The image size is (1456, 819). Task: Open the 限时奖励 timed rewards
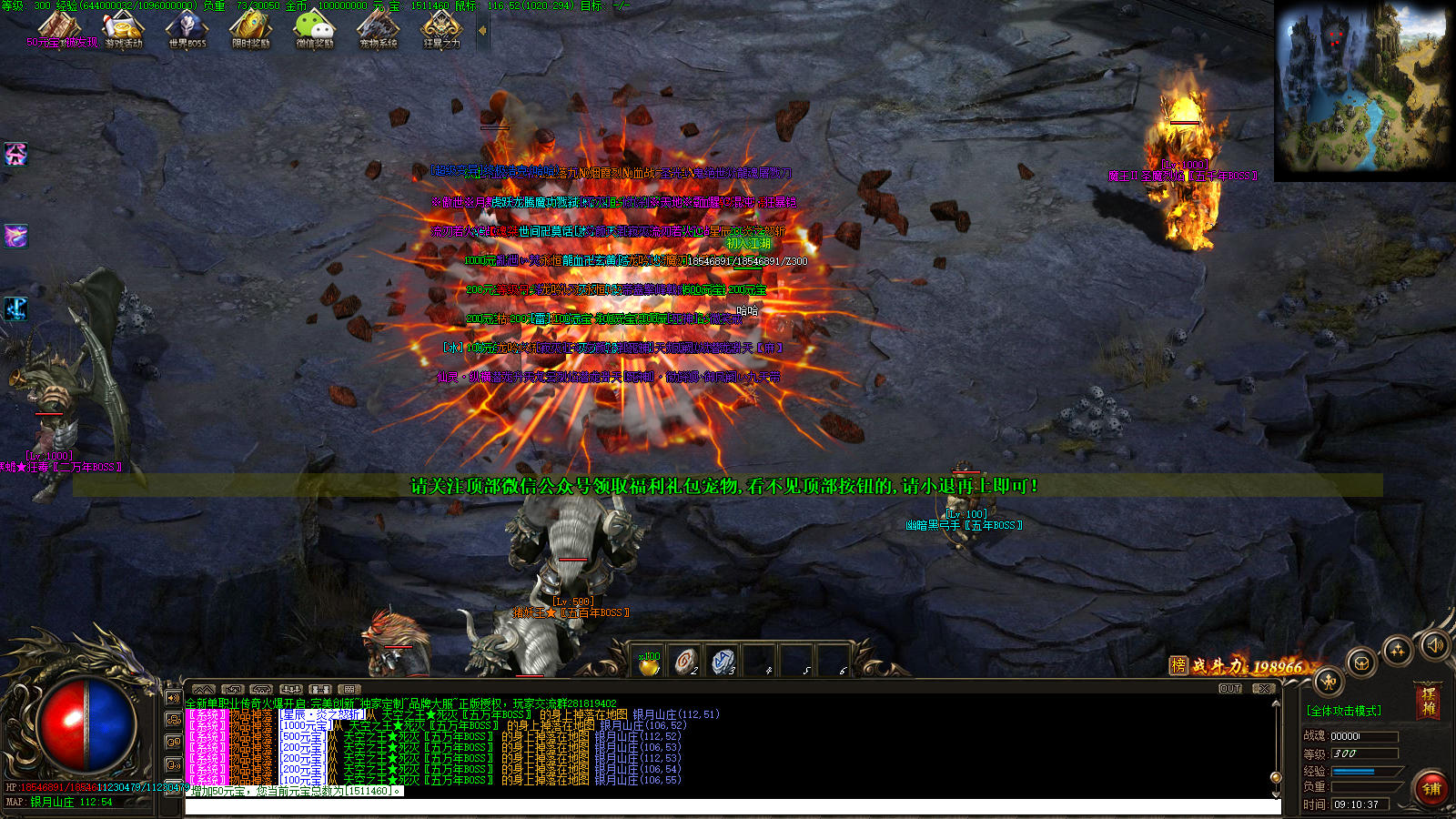(x=250, y=29)
